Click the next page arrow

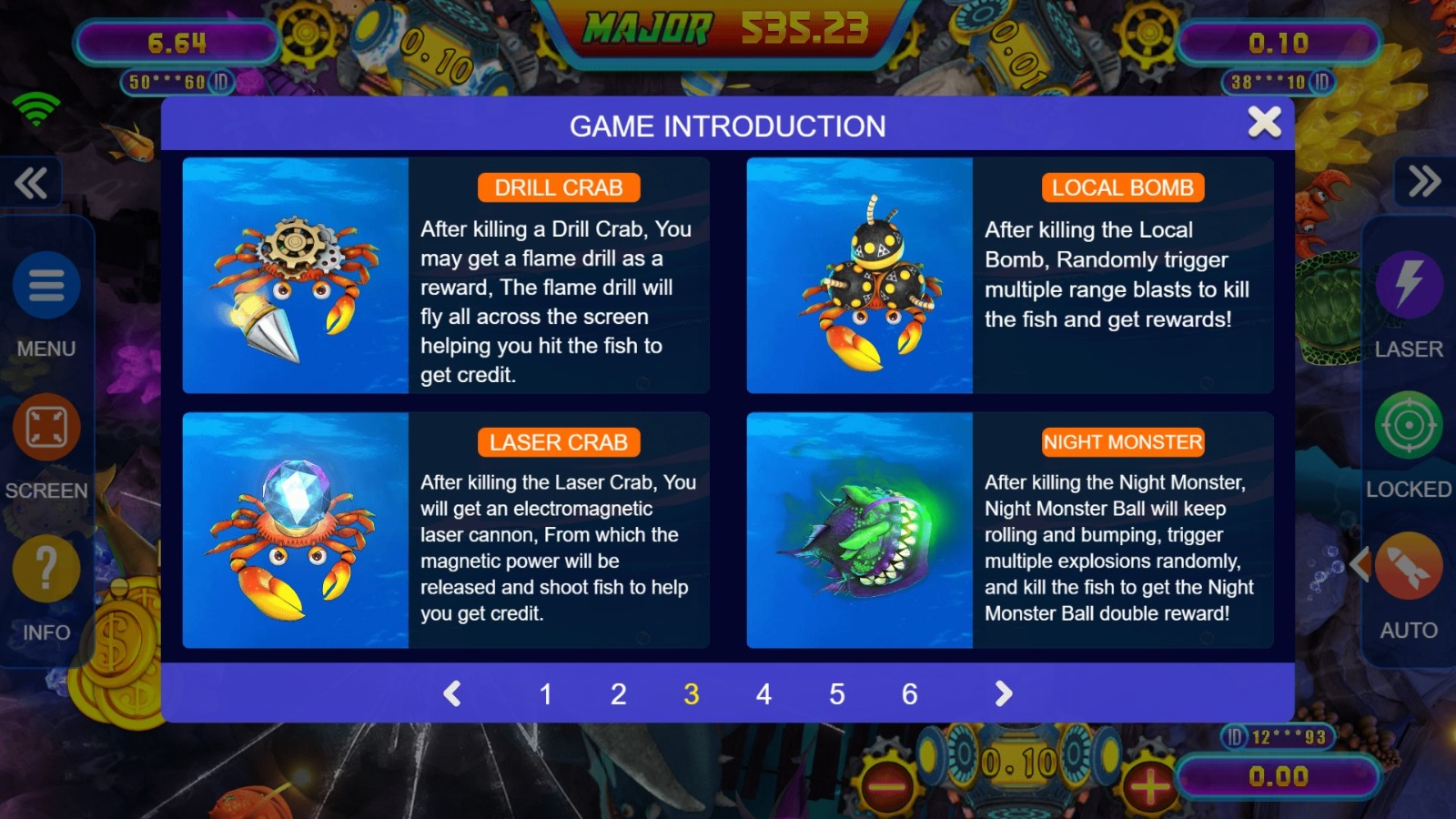point(1003,694)
